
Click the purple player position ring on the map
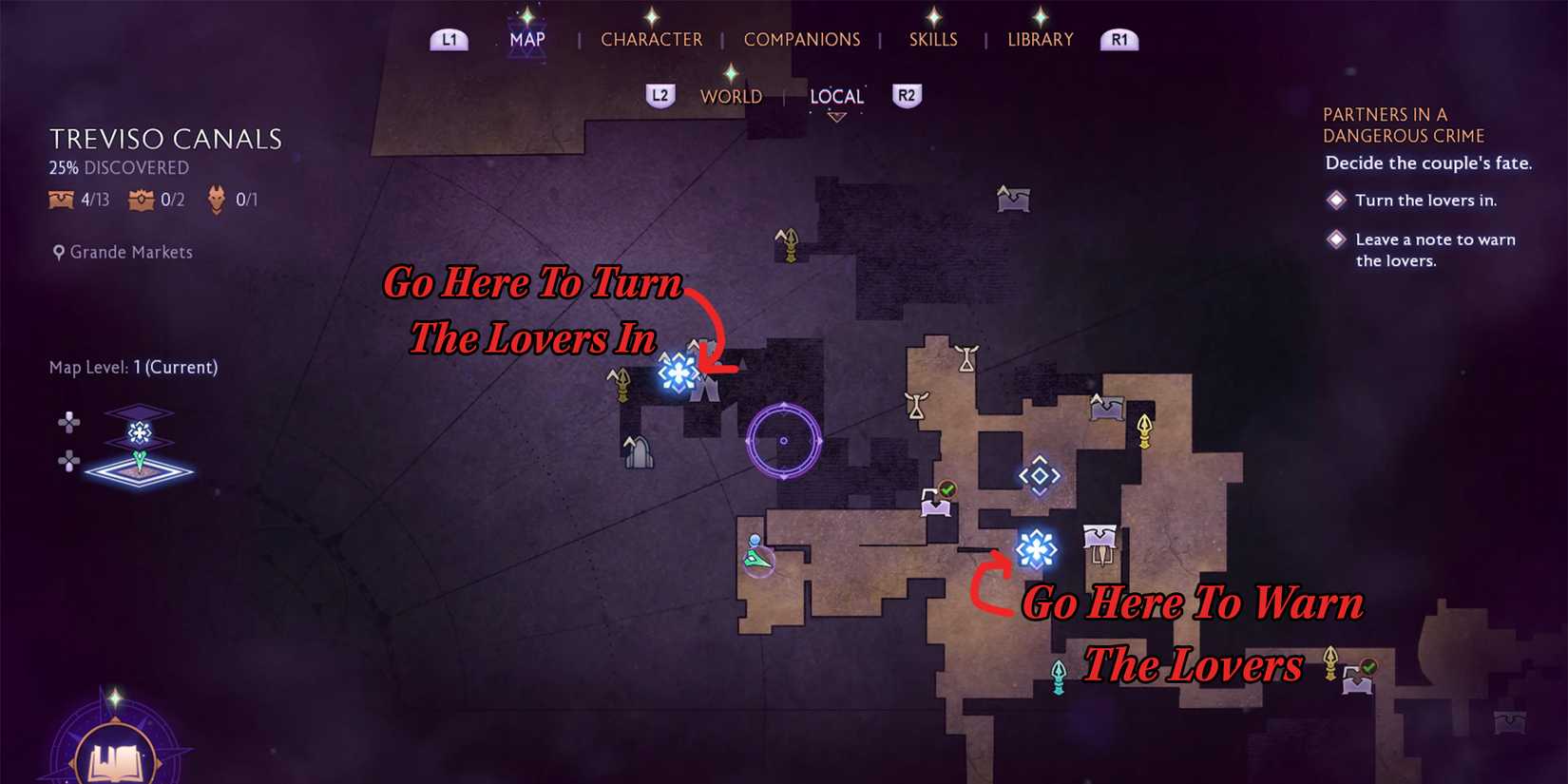point(785,438)
